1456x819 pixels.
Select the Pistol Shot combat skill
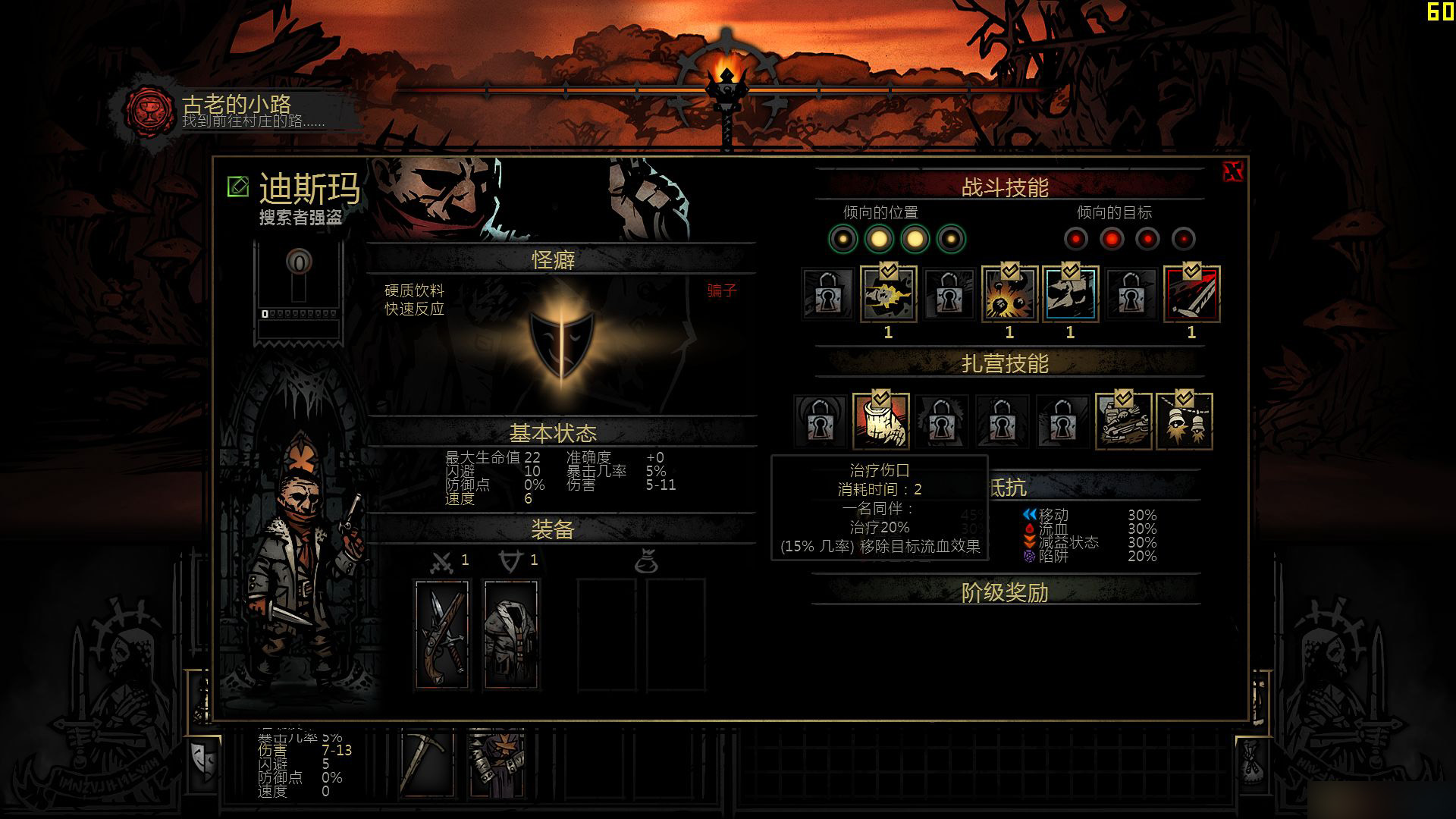coord(888,294)
